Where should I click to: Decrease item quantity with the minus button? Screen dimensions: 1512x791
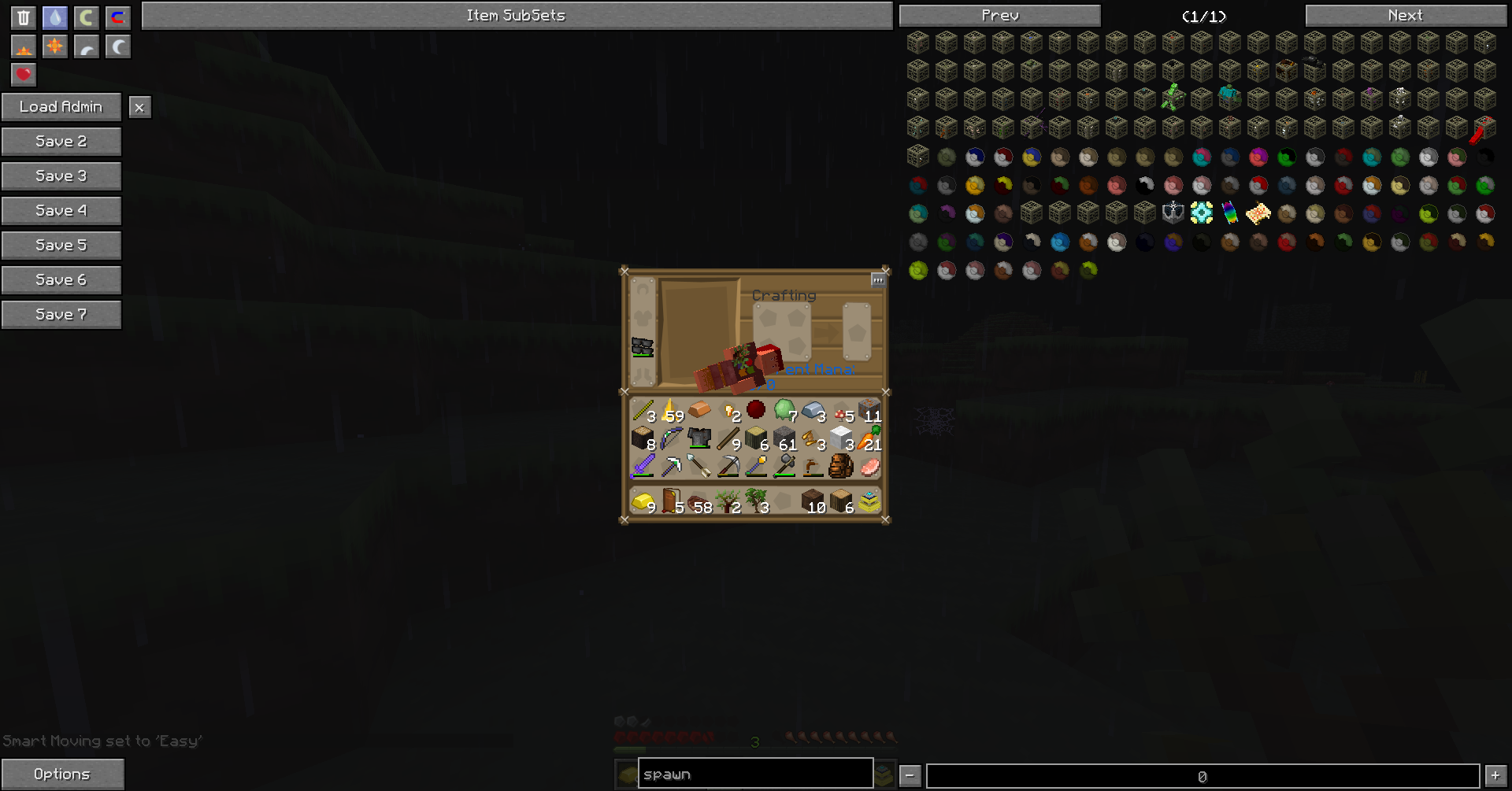pyautogui.click(x=910, y=776)
